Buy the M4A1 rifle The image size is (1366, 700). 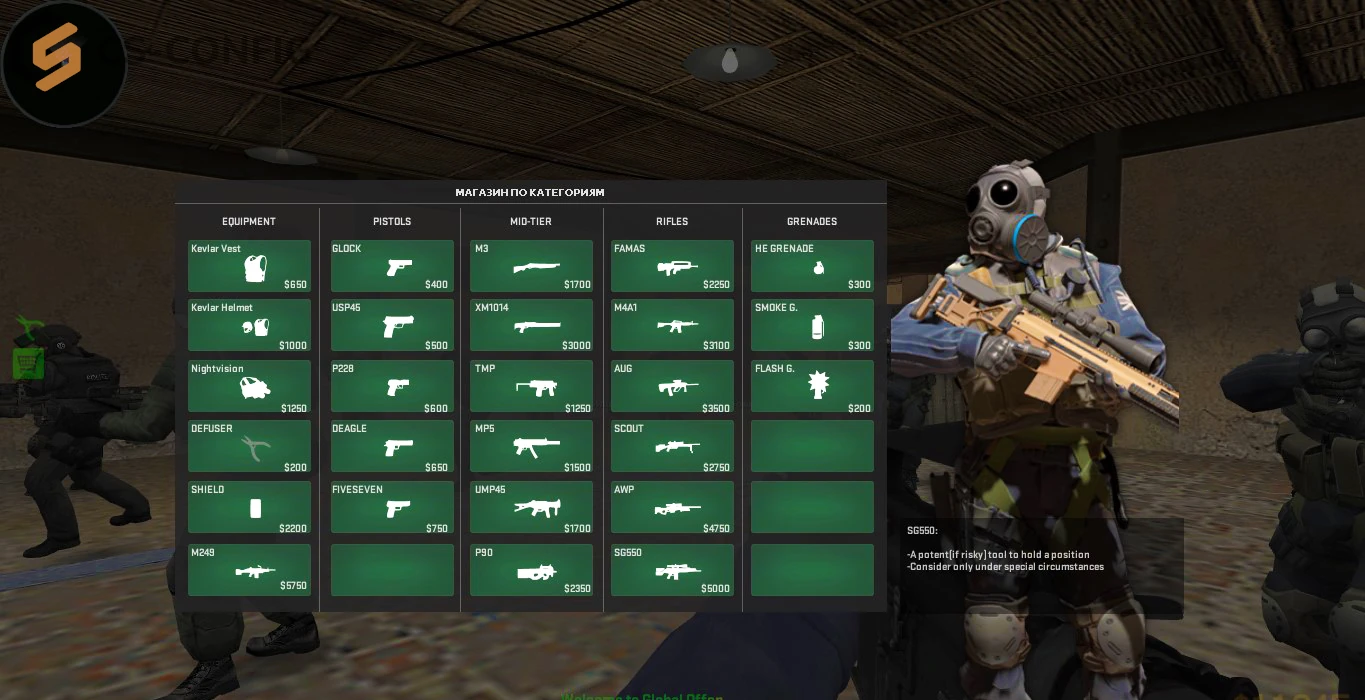(x=672, y=326)
